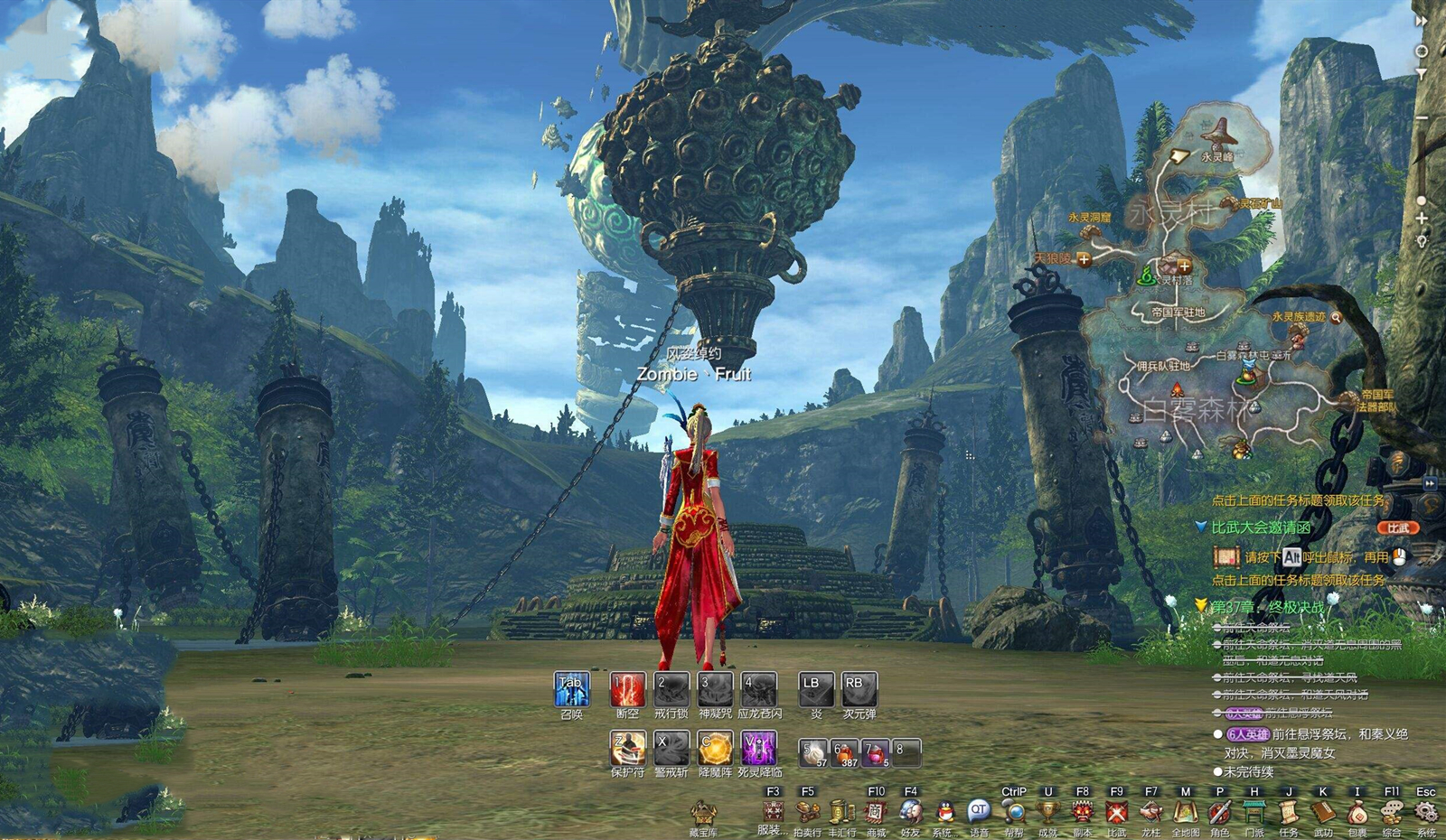1446x840 pixels.
Task: Open the 全地图 world map
Action: [x=1186, y=812]
